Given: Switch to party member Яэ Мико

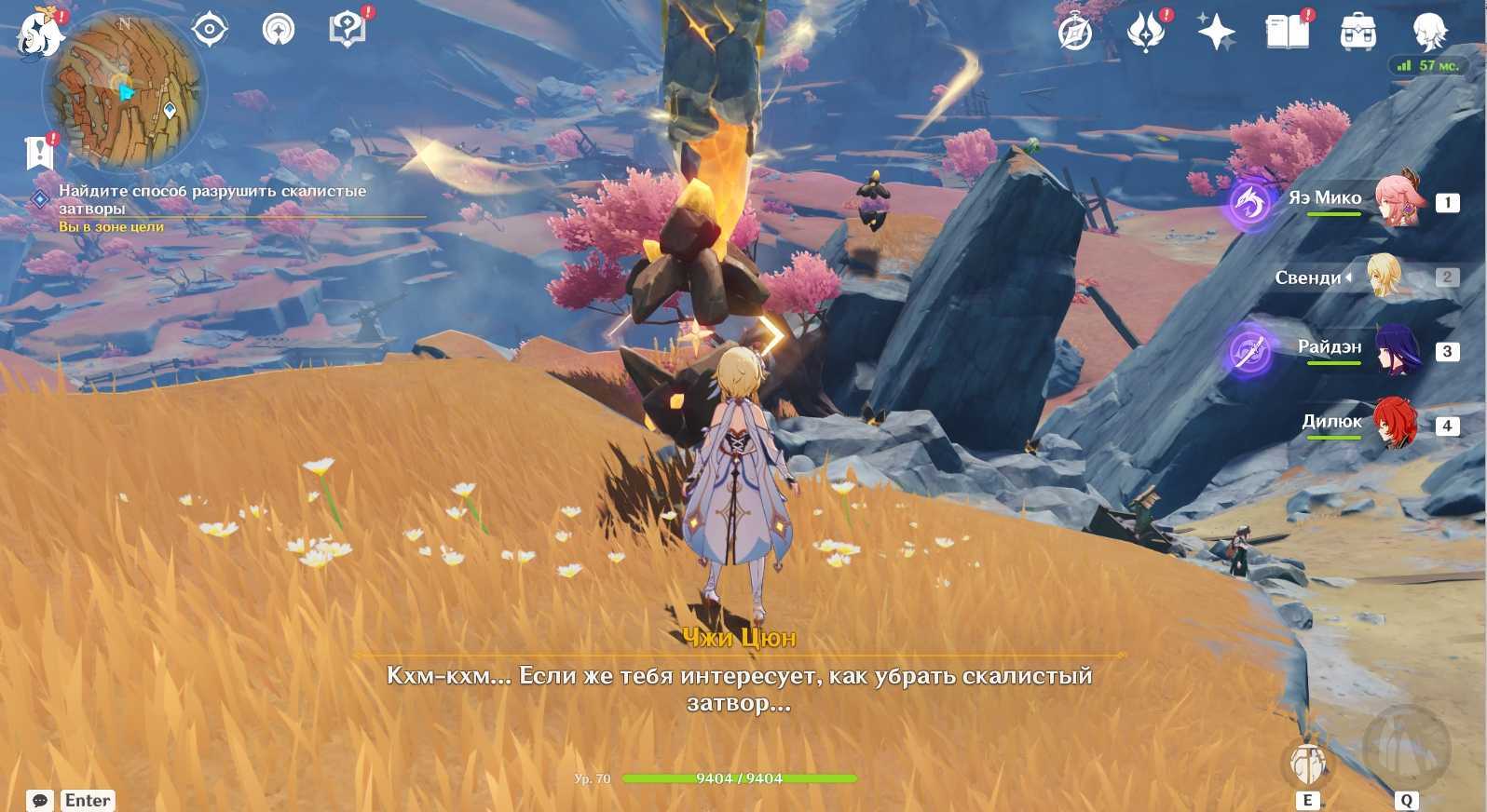Looking at the screenshot, I should [1396, 200].
